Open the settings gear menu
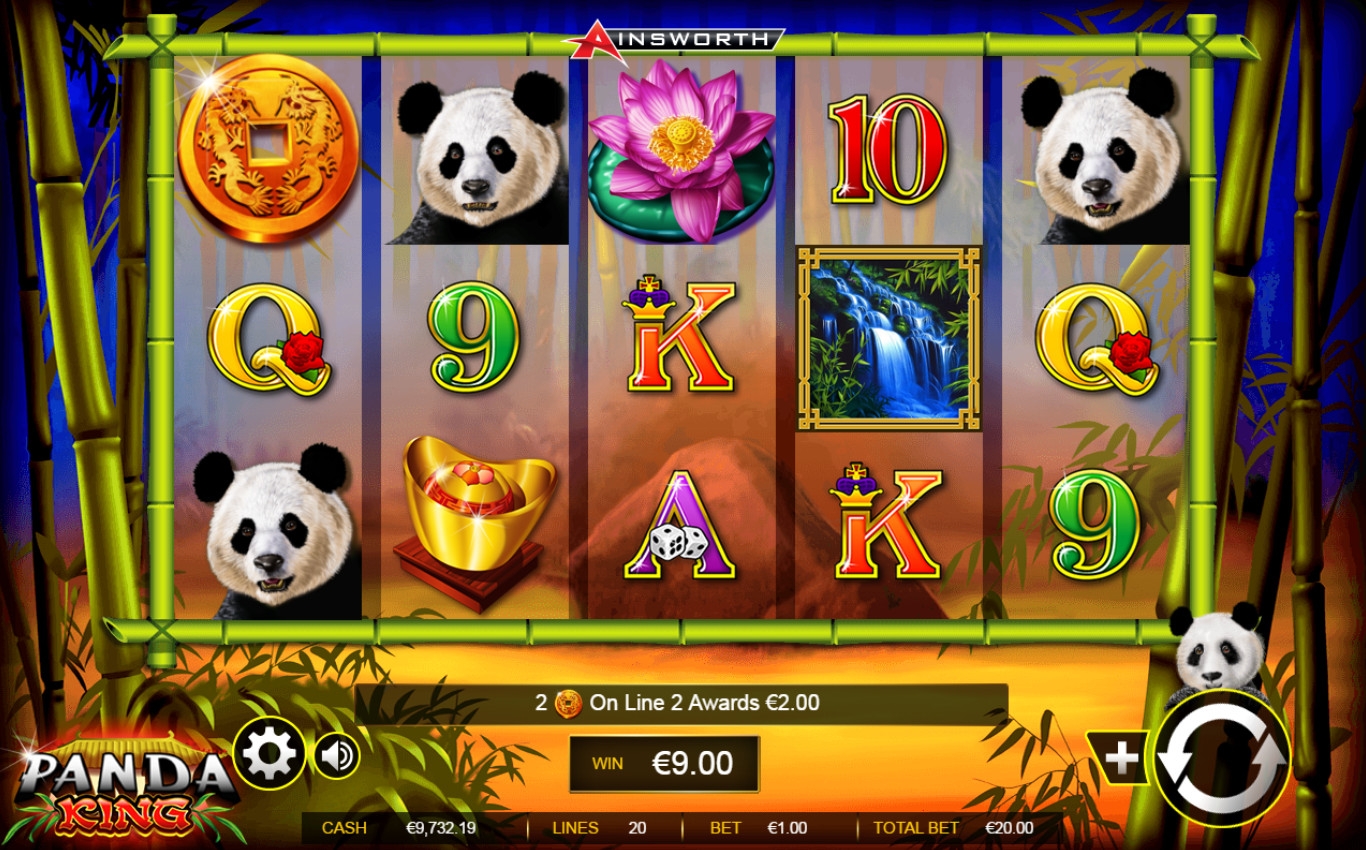Image resolution: width=1366 pixels, height=850 pixels. pos(269,755)
